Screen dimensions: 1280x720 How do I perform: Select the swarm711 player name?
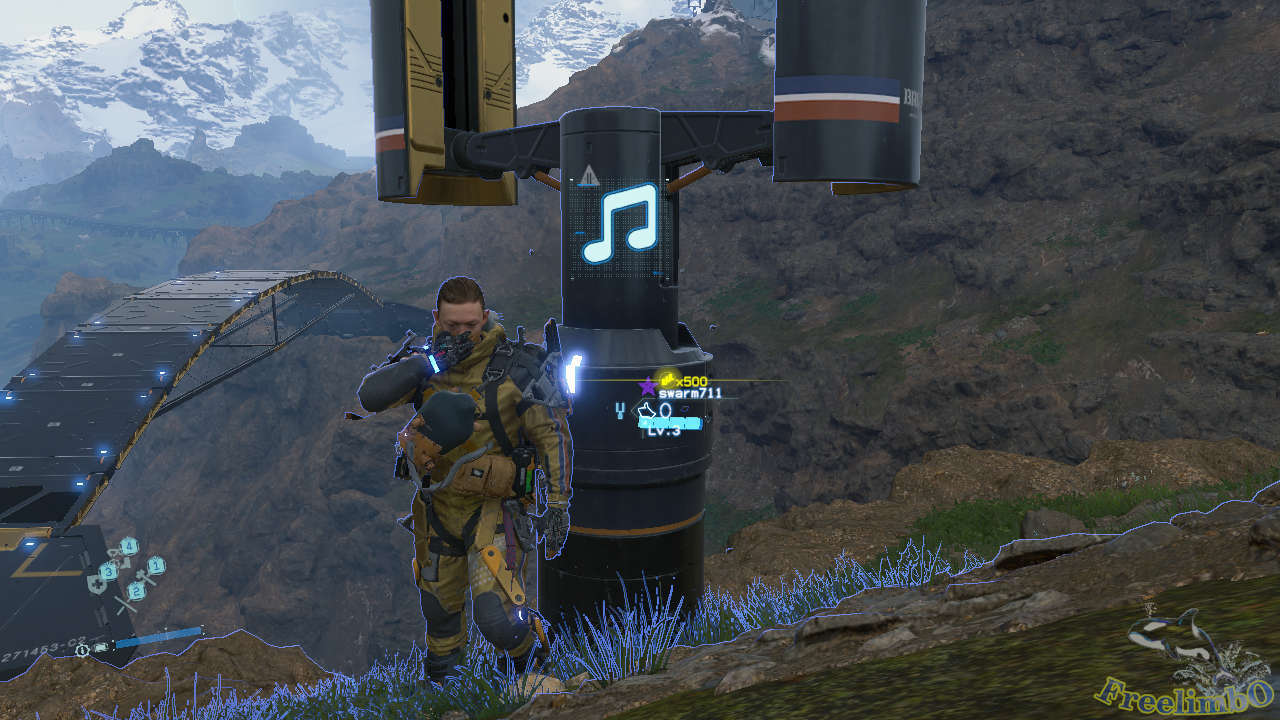point(690,393)
